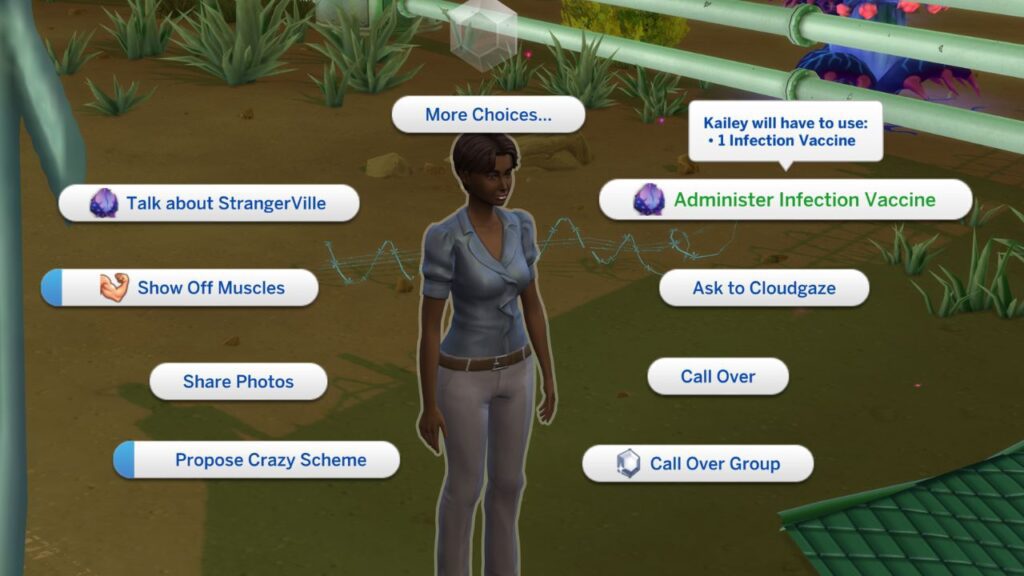
Task: Select Call Over Group option
Action: (x=698, y=464)
